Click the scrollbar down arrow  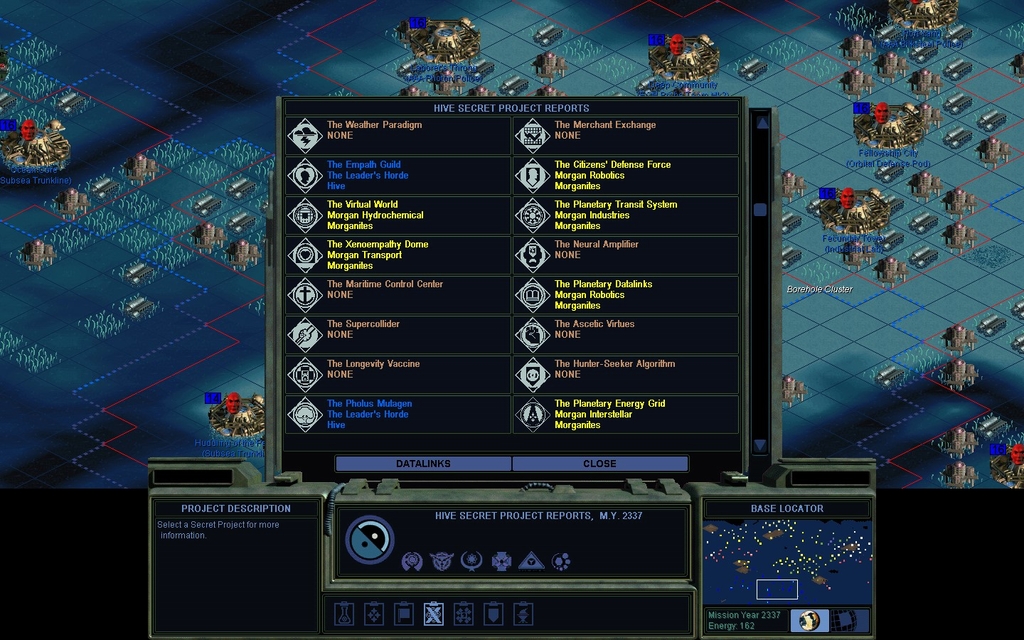760,445
